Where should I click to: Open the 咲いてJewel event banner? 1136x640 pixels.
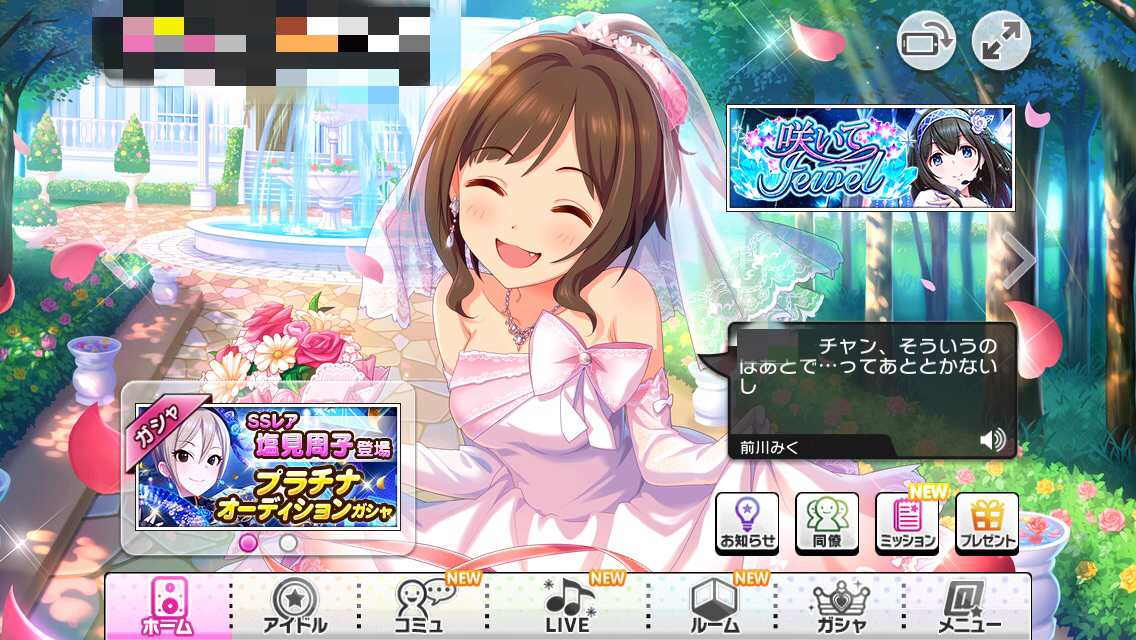click(x=870, y=158)
